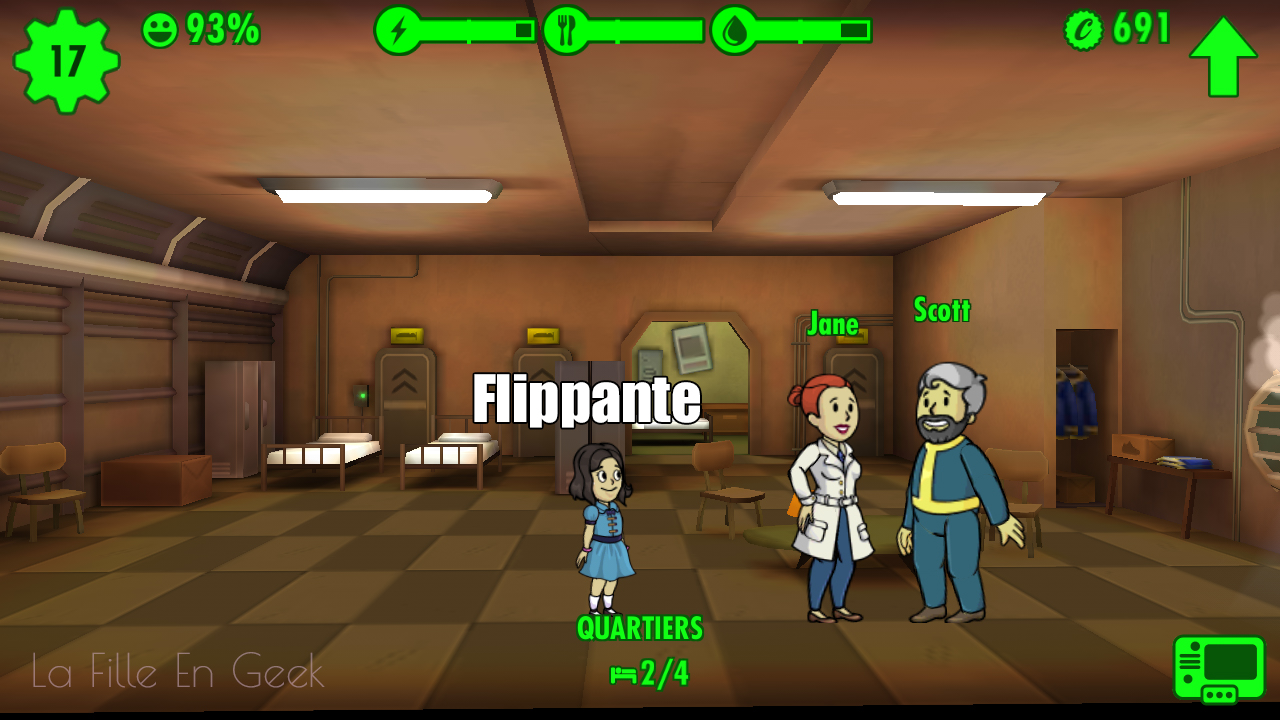Open the Pip-Boy menu
Image resolution: width=1280 pixels, height=720 pixels.
(1219, 668)
